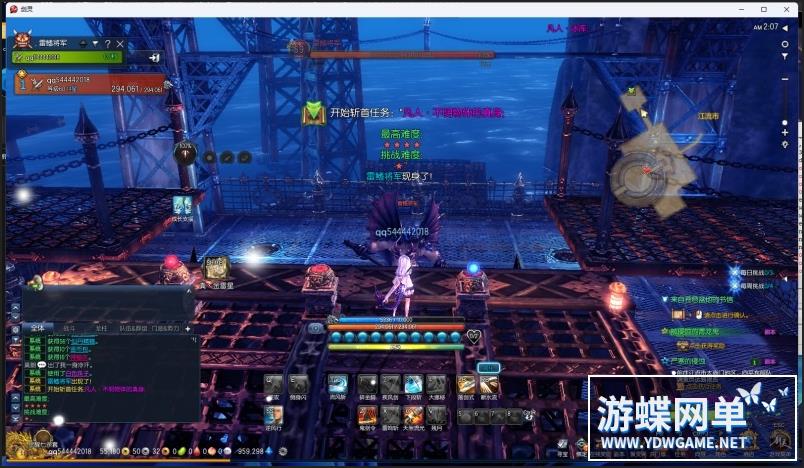The width and height of the screenshot is (804, 468).
Task: Activate the 逆风行 skill icon
Action: (273, 414)
